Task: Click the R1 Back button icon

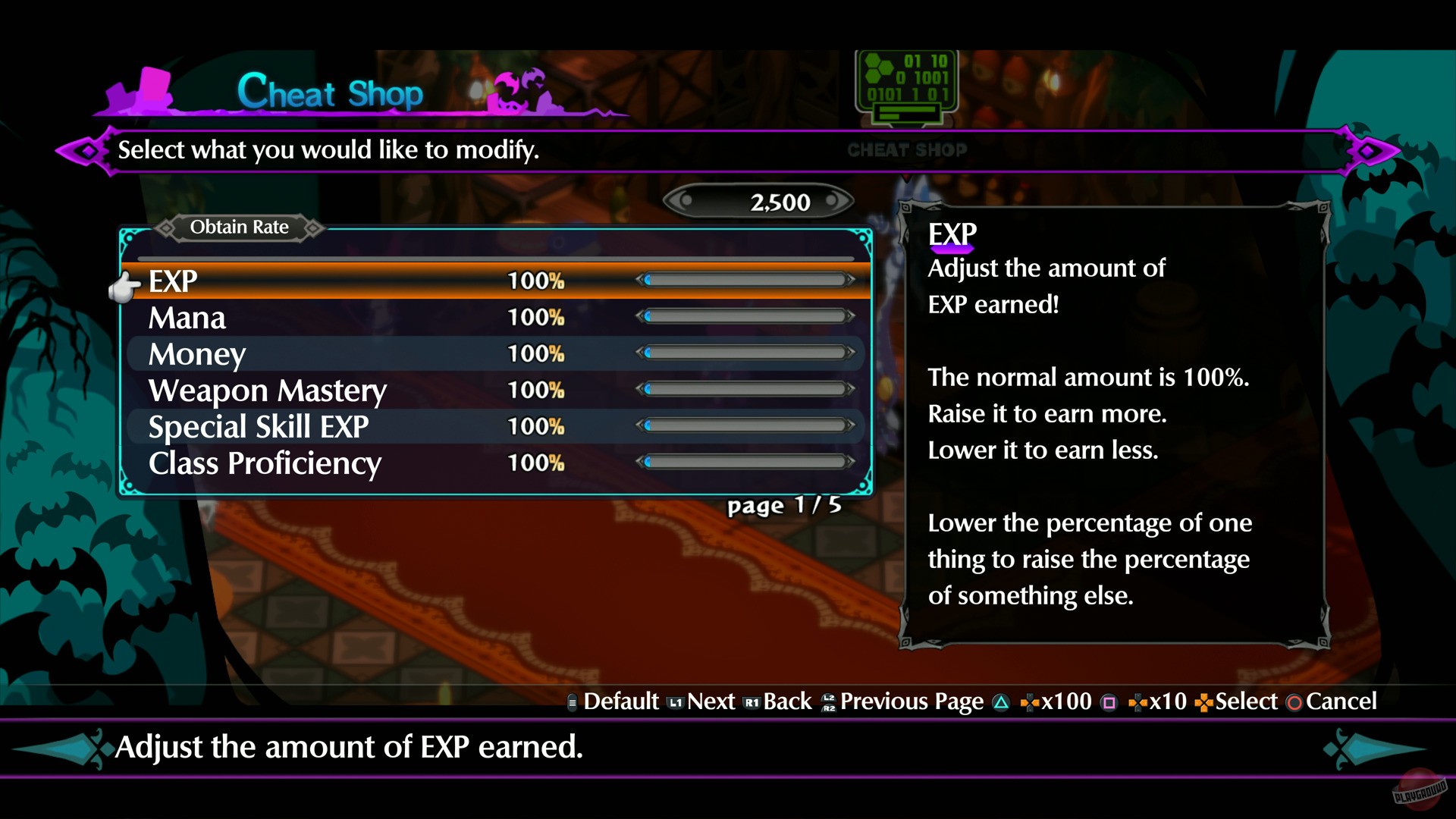Action: pos(752,701)
